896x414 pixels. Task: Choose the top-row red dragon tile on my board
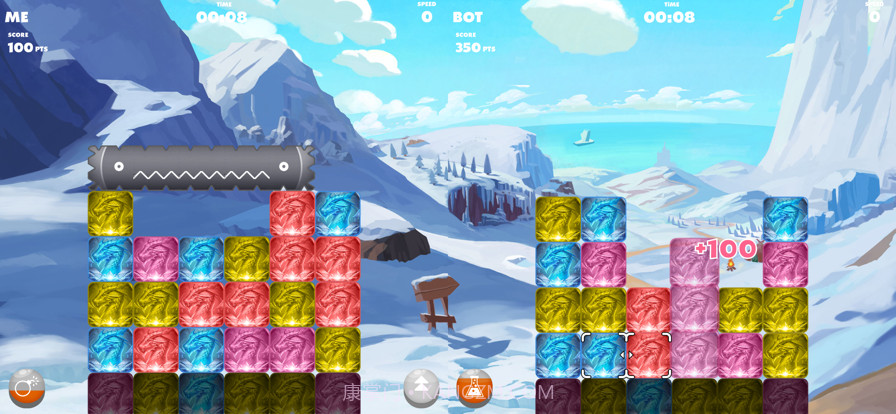point(292,213)
